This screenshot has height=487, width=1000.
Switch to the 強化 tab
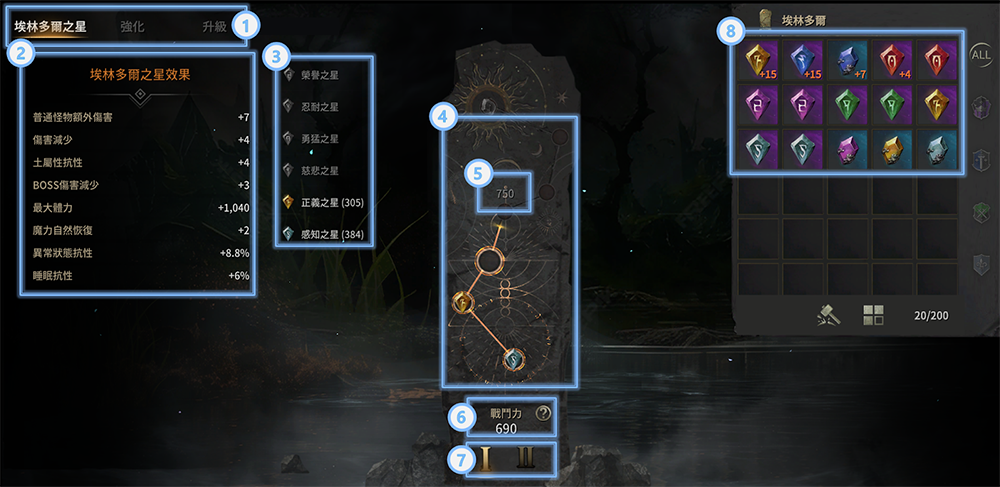(x=132, y=27)
